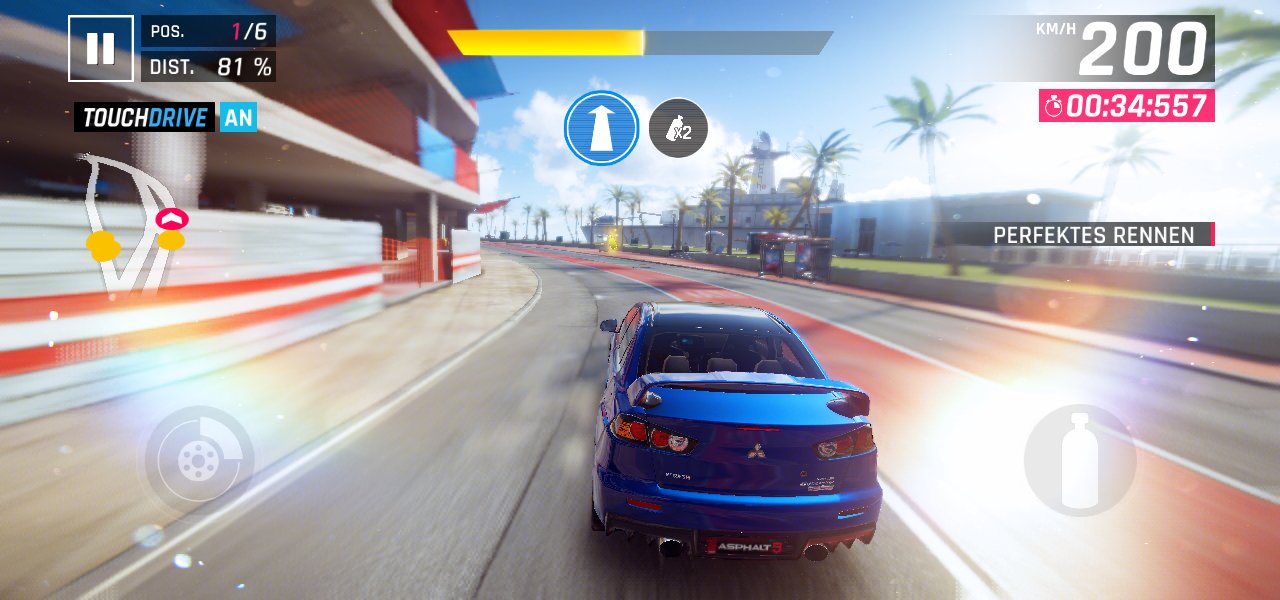Click the track minimap
This screenshot has height=600, width=1280.
[x=130, y=225]
